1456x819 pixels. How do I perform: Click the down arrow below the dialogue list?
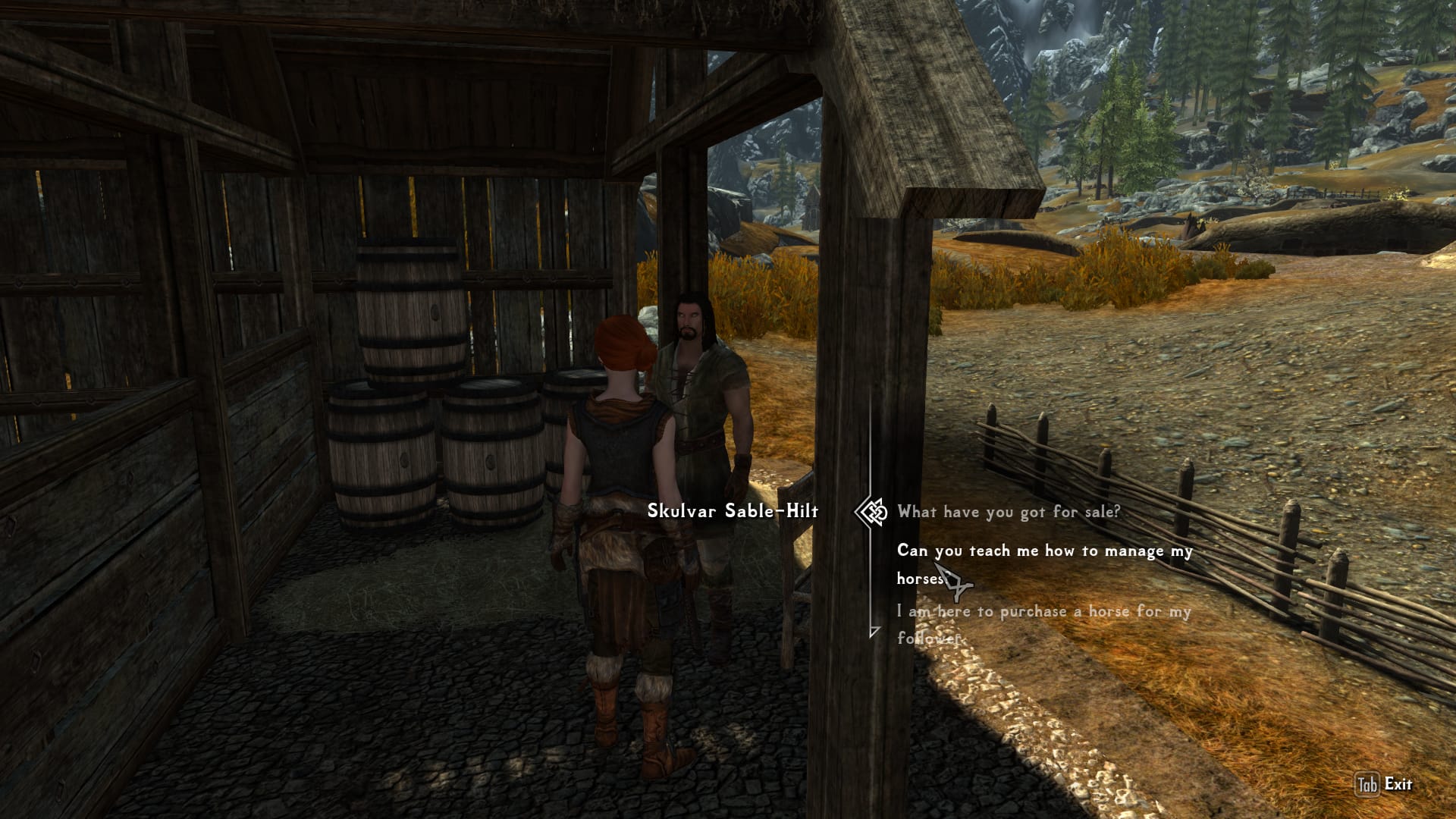click(x=874, y=631)
